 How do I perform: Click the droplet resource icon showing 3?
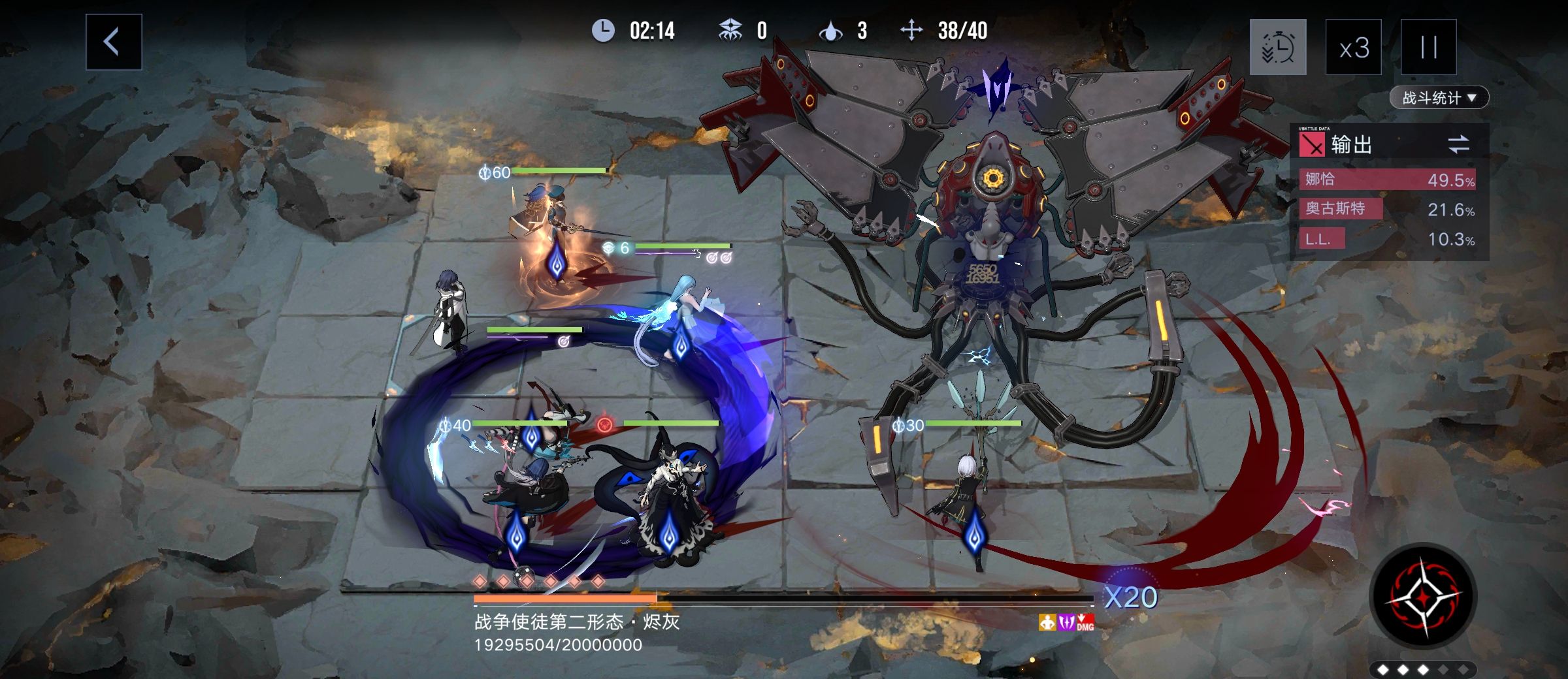pyautogui.click(x=830, y=30)
